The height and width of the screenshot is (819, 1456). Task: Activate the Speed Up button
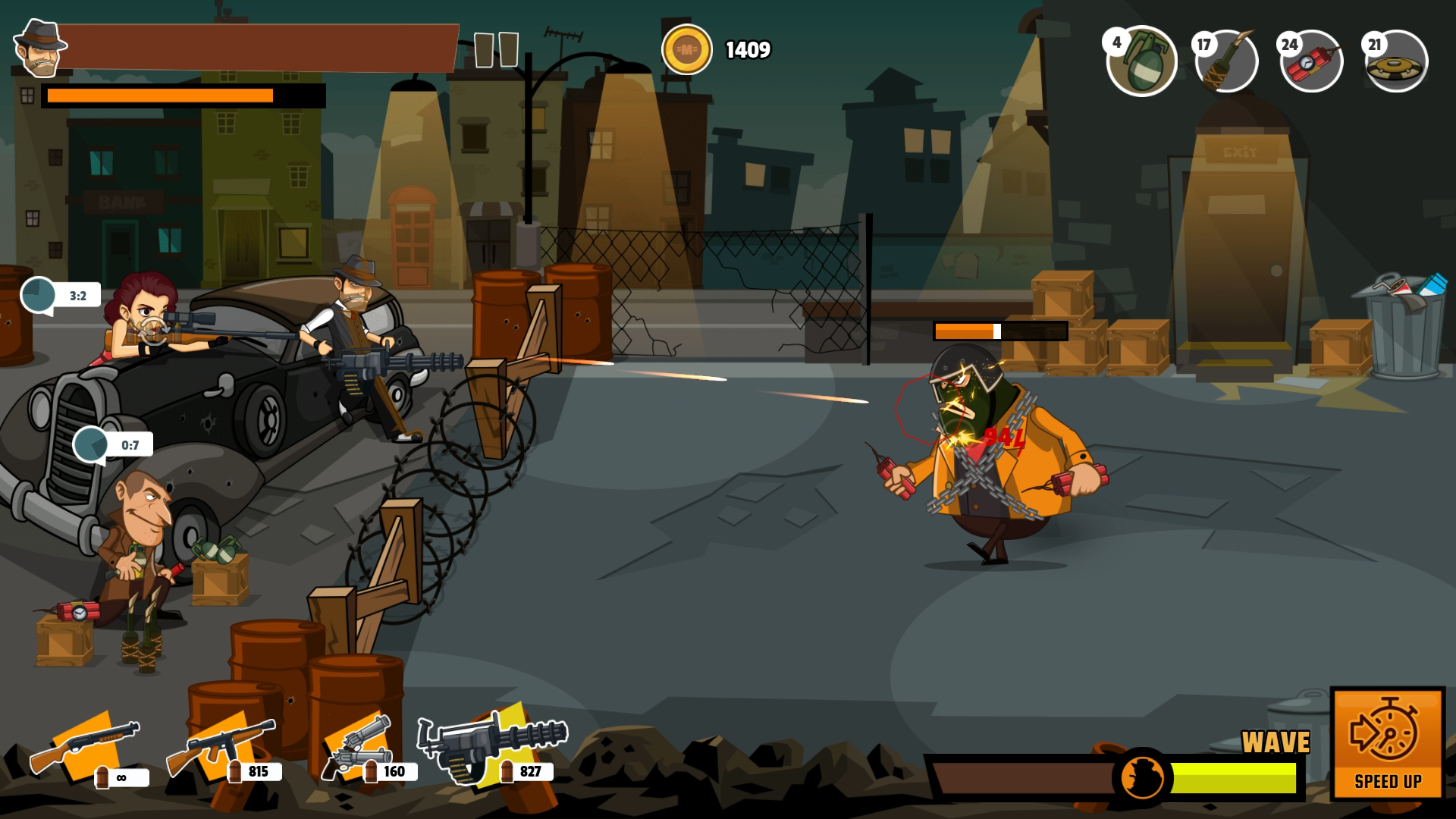click(x=1387, y=743)
